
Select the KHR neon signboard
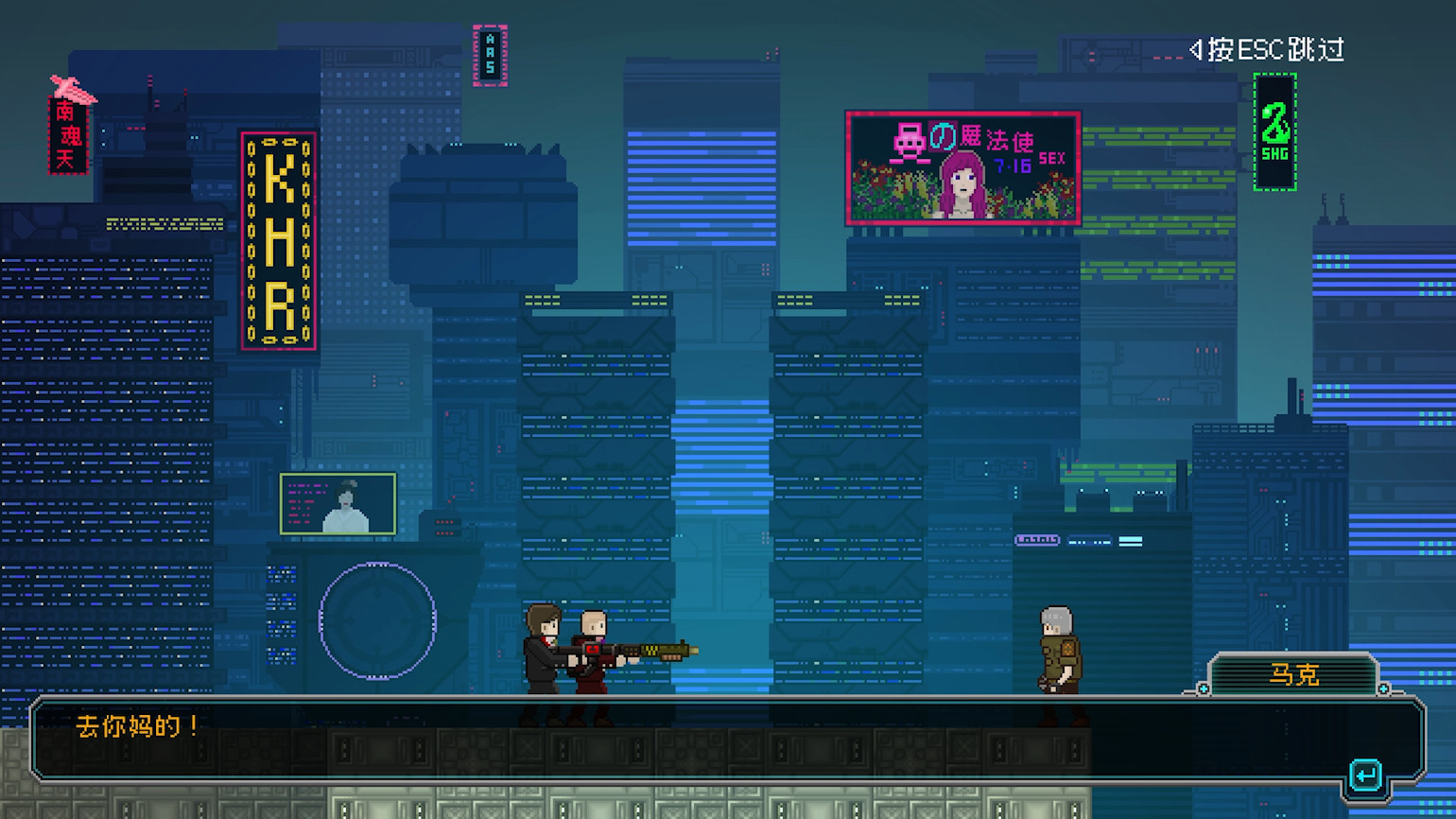tap(276, 238)
